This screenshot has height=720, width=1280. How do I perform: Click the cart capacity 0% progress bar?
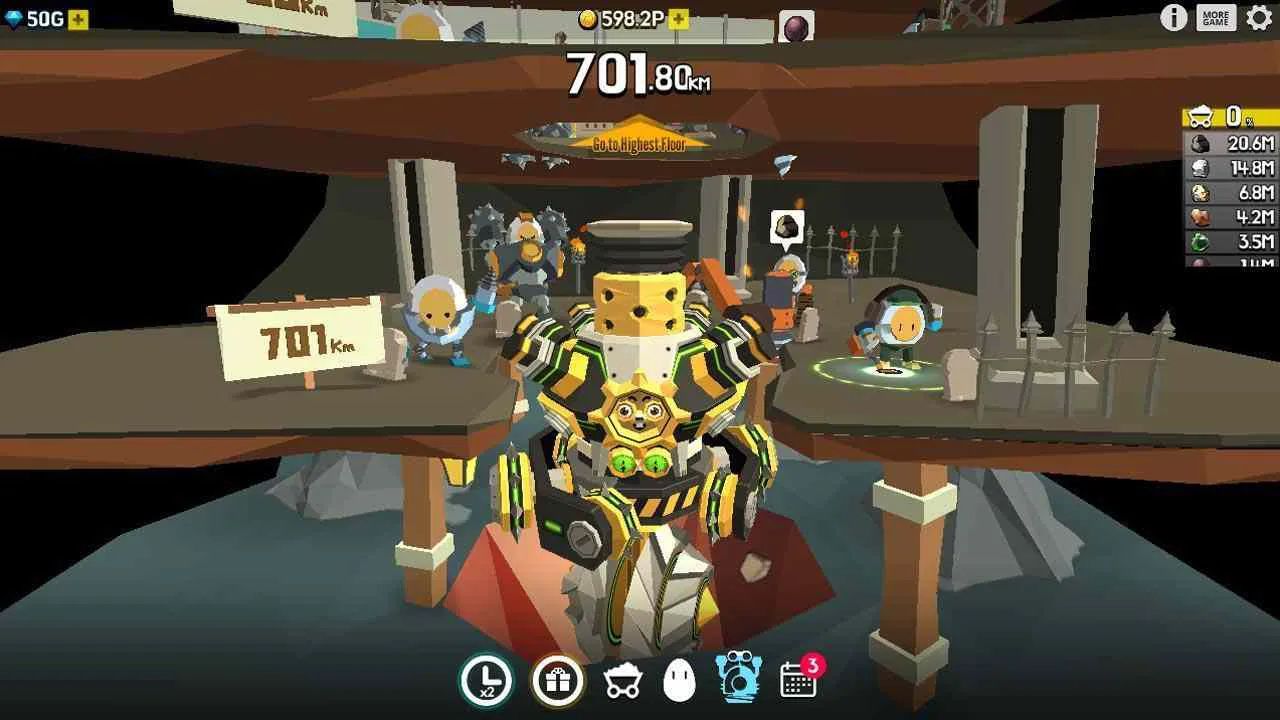[x=1227, y=115]
